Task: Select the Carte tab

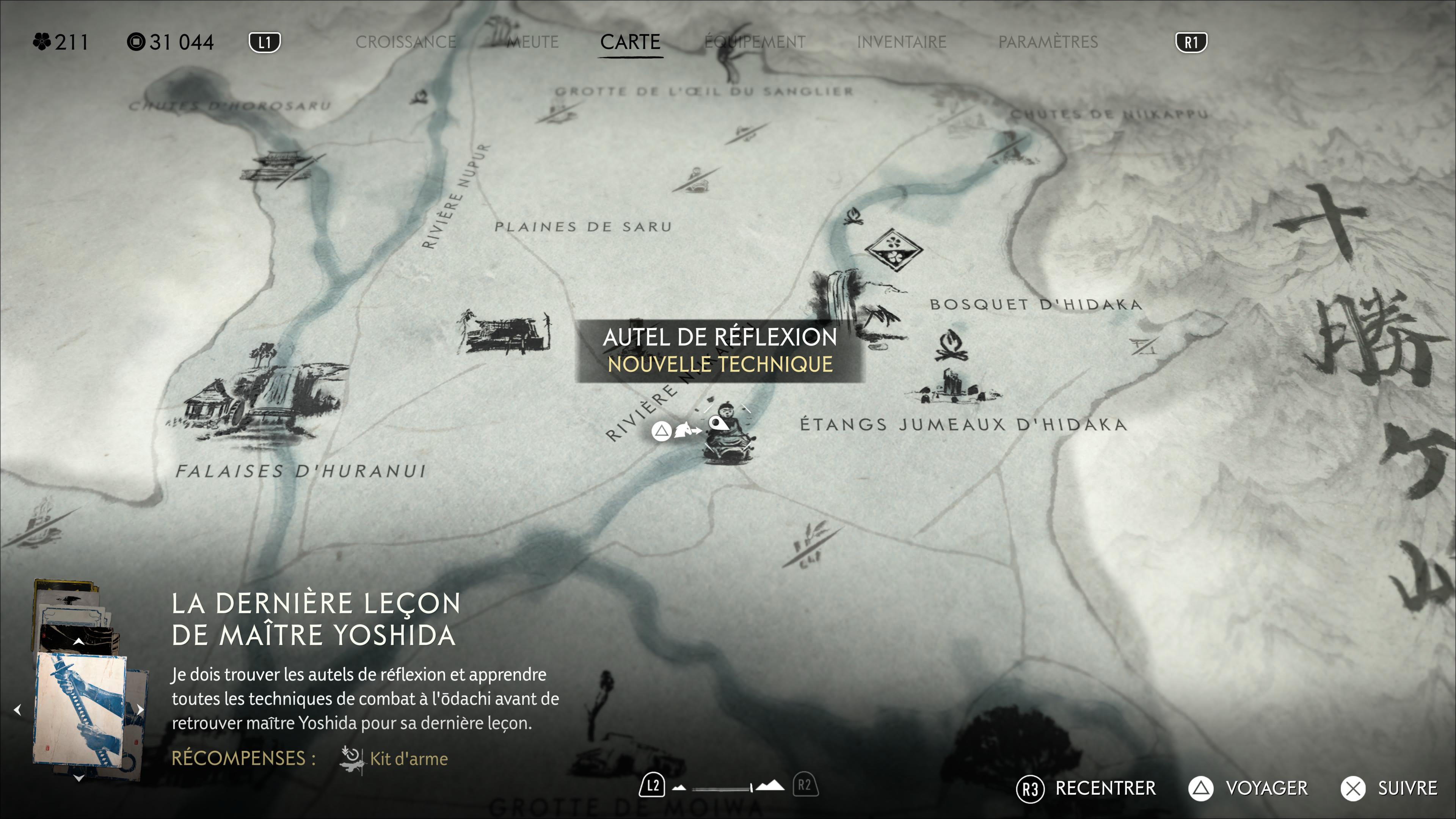Action: point(630,42)
